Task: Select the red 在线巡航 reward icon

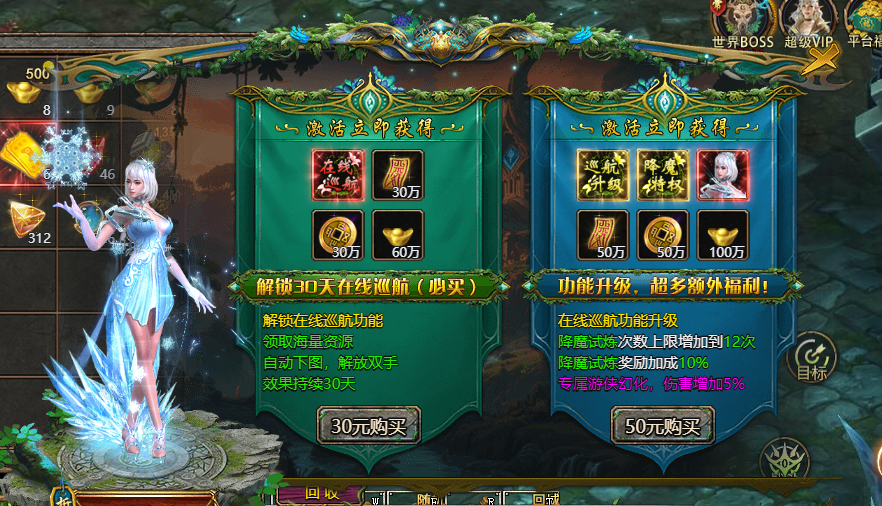Action: pyautogui.click(x=338, y=175)
